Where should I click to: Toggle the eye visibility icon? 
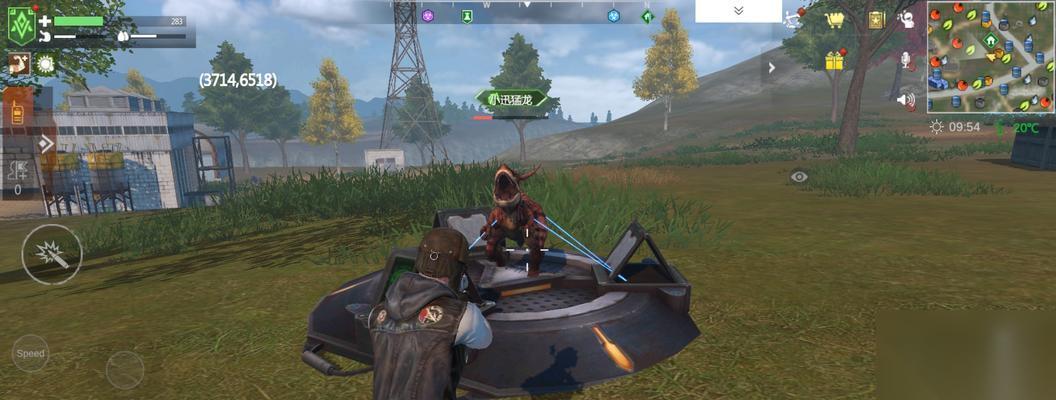pos(798,177)
